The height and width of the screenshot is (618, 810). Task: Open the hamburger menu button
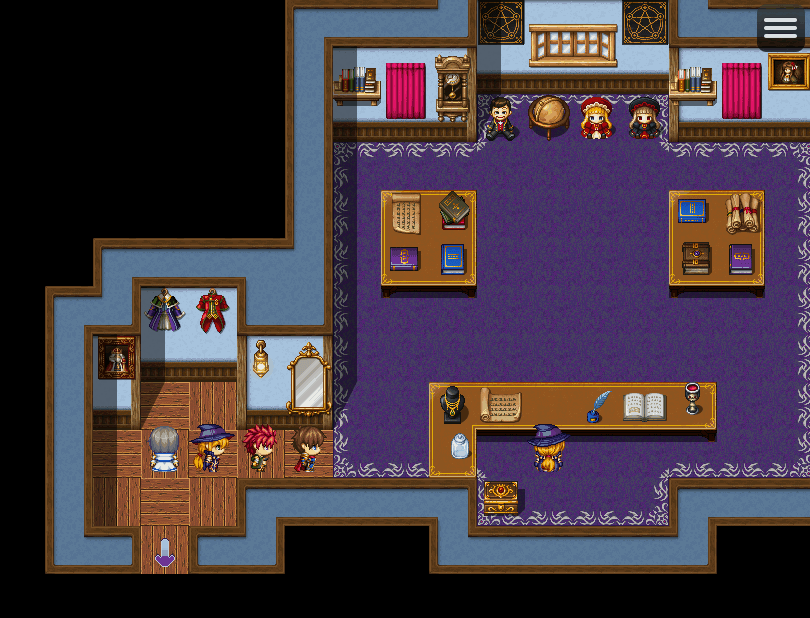(780, 28)
